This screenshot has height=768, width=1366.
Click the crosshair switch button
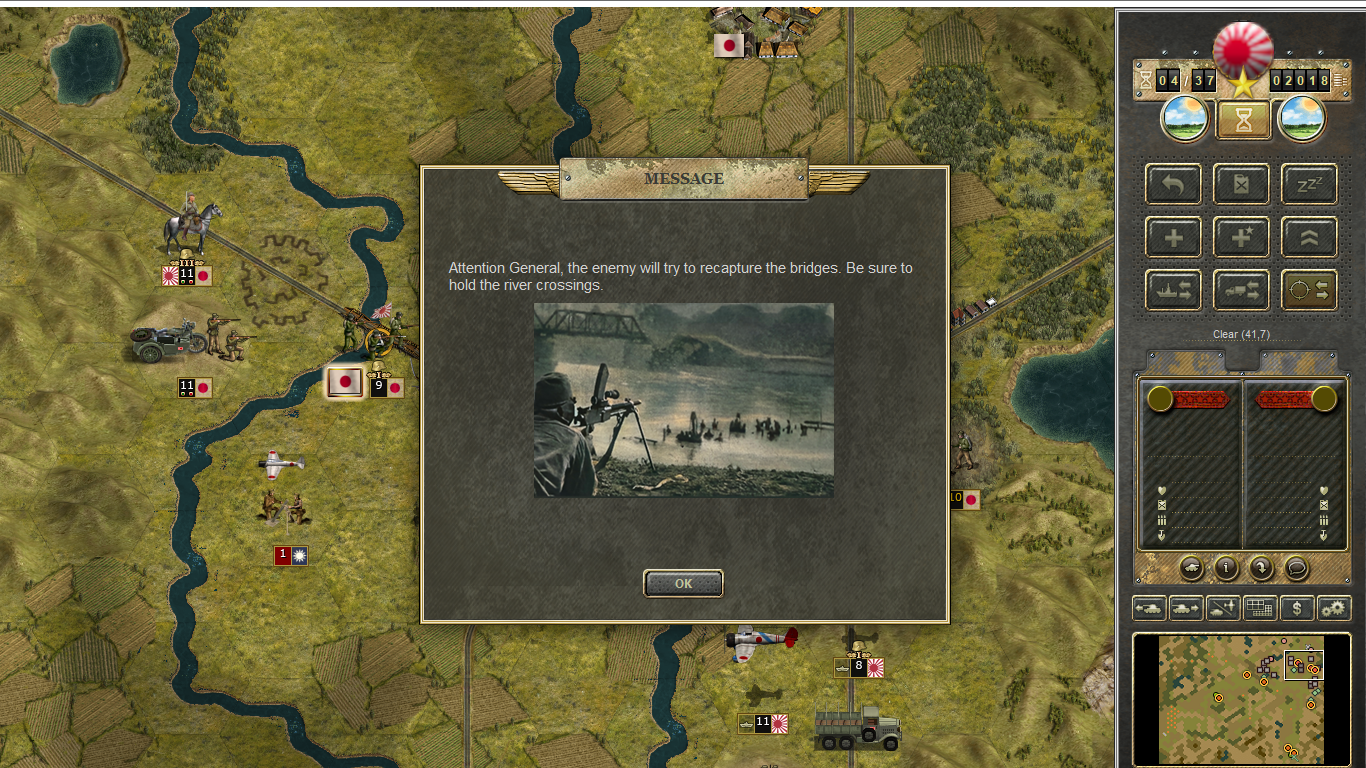coord(1309,290)
